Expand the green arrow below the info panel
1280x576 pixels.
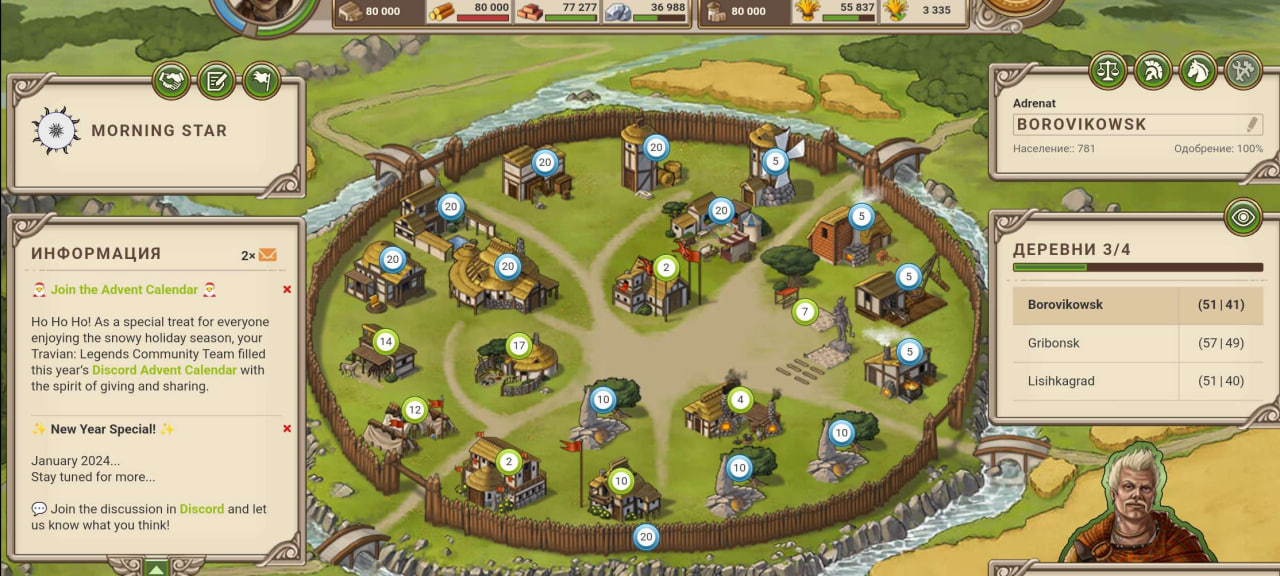click(x=156, y=568)
